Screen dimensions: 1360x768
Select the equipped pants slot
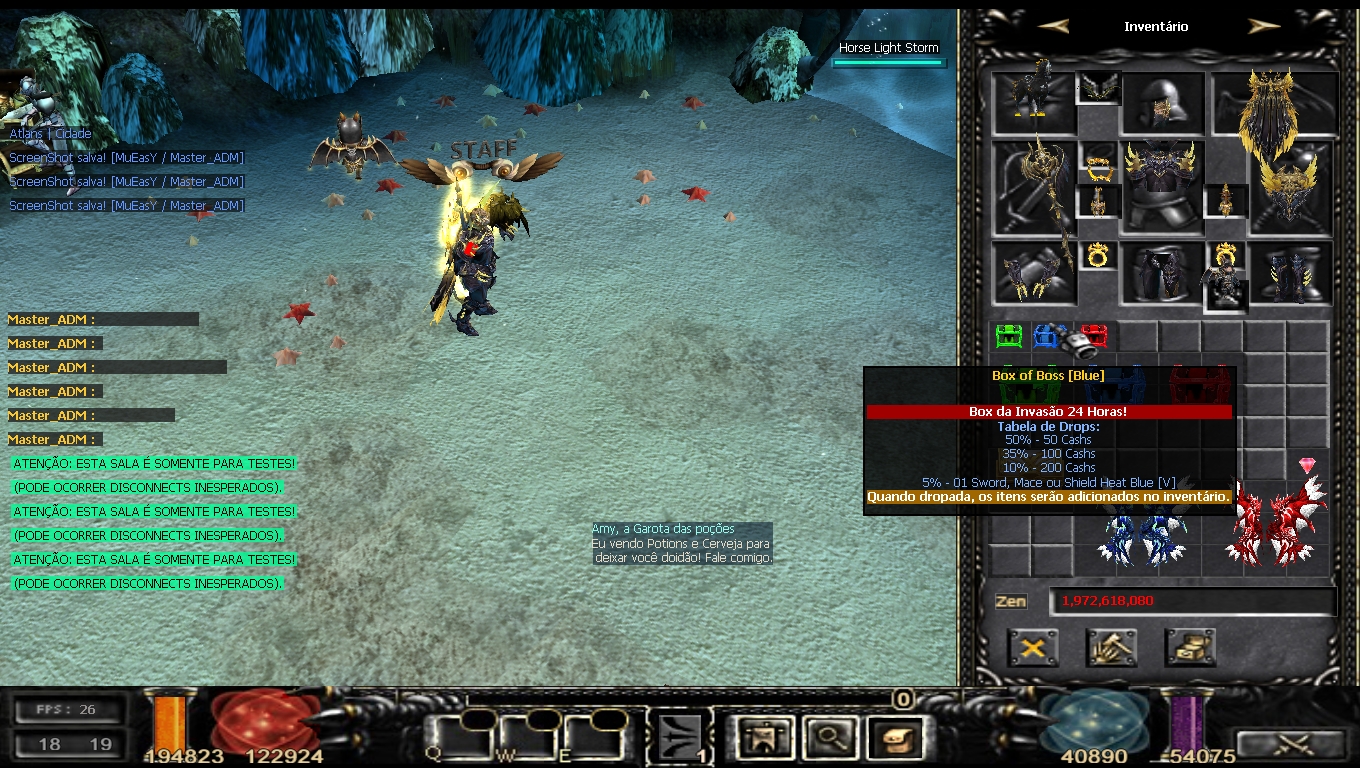tap(1161, 272)
